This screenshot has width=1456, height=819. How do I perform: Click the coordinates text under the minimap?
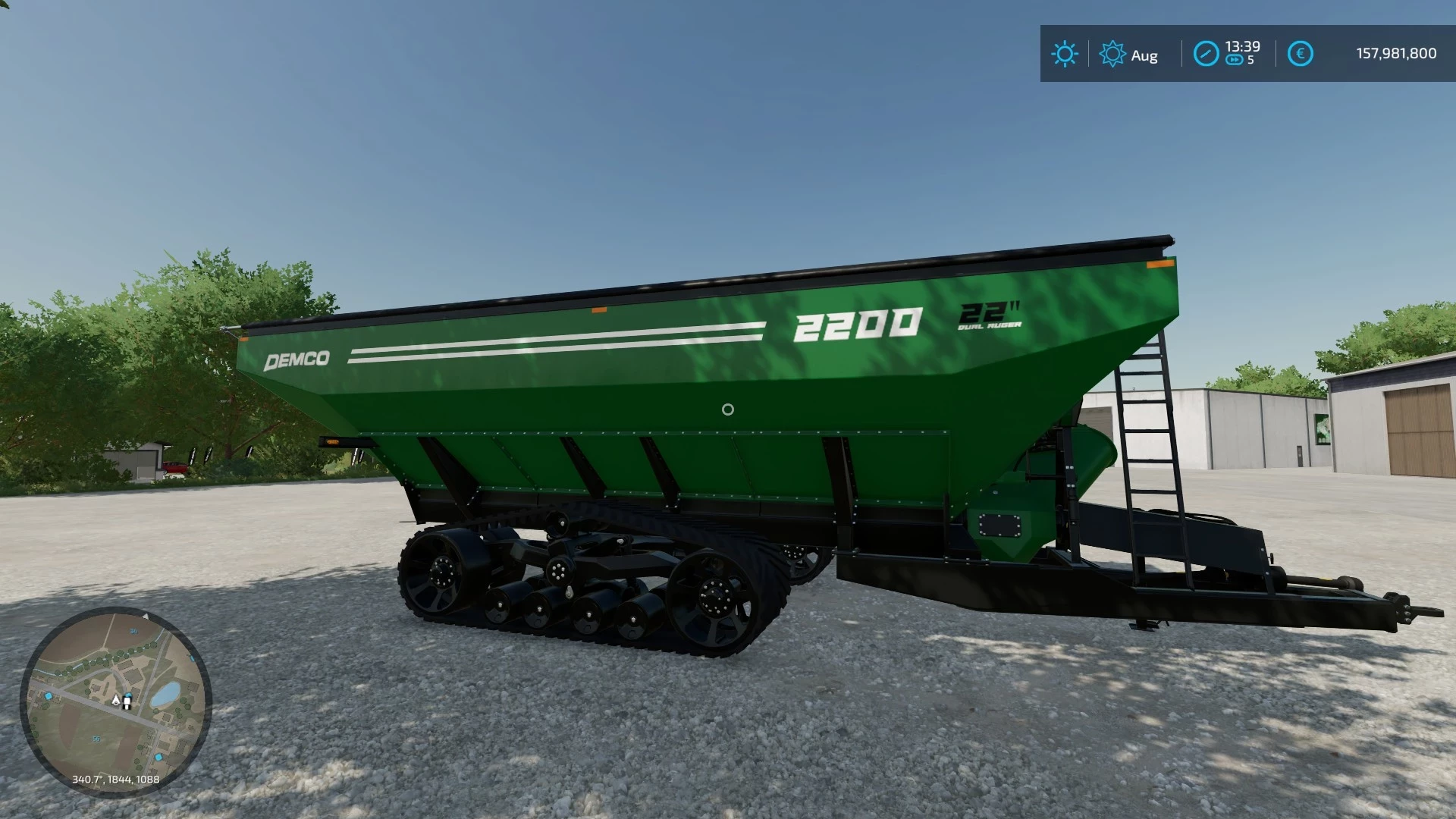[x=116, y=780]
